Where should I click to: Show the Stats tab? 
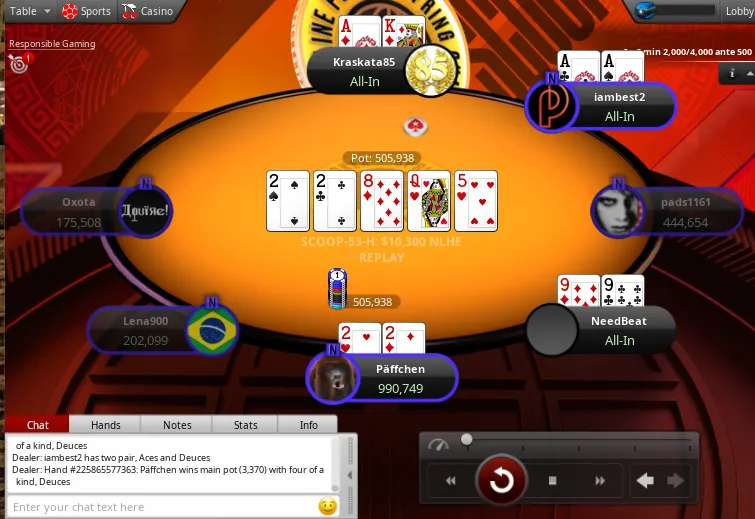click(x=245, y=425)
